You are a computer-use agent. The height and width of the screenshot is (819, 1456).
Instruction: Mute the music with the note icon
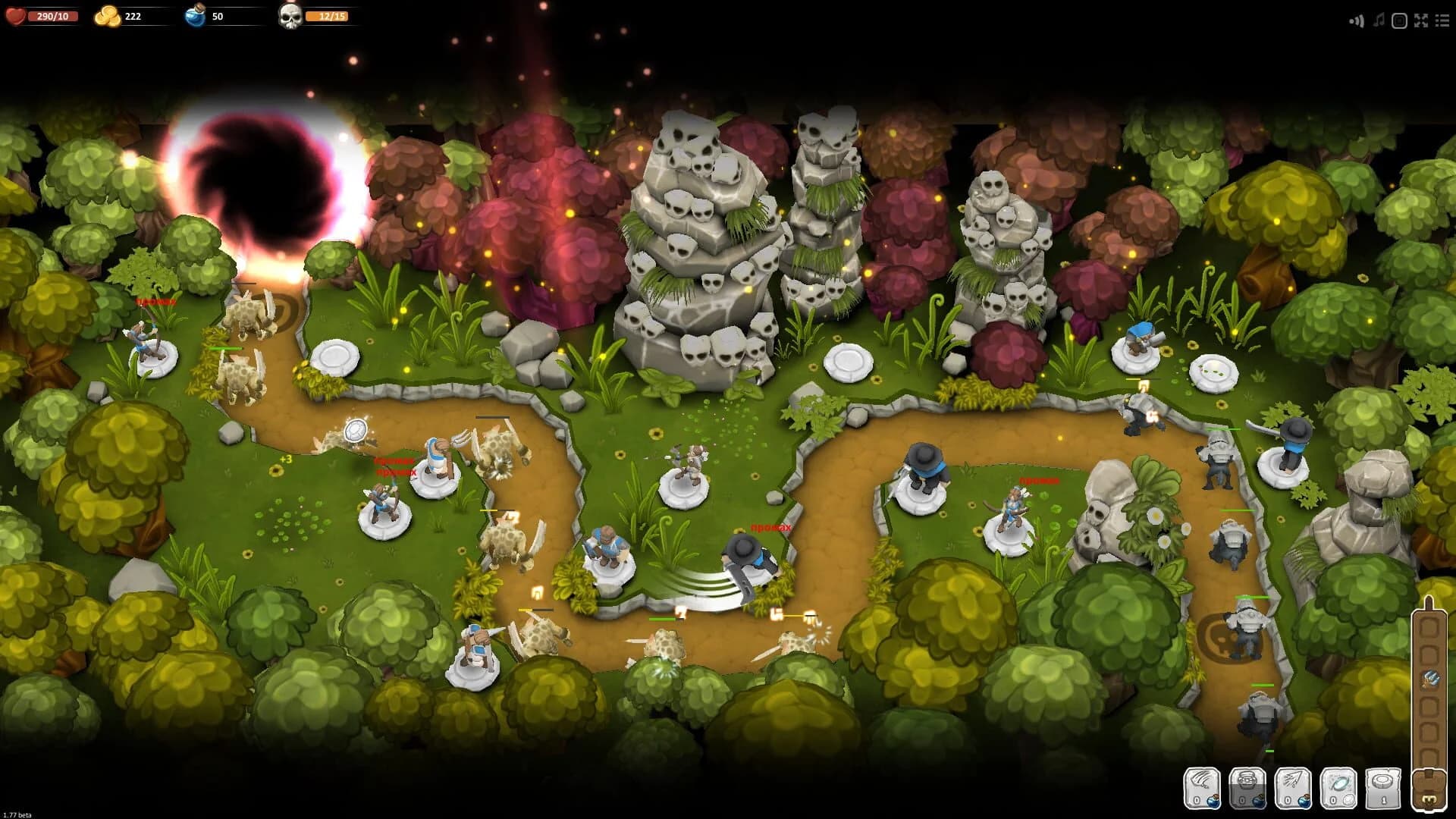pyautogui.click(x=1379, y=21)
